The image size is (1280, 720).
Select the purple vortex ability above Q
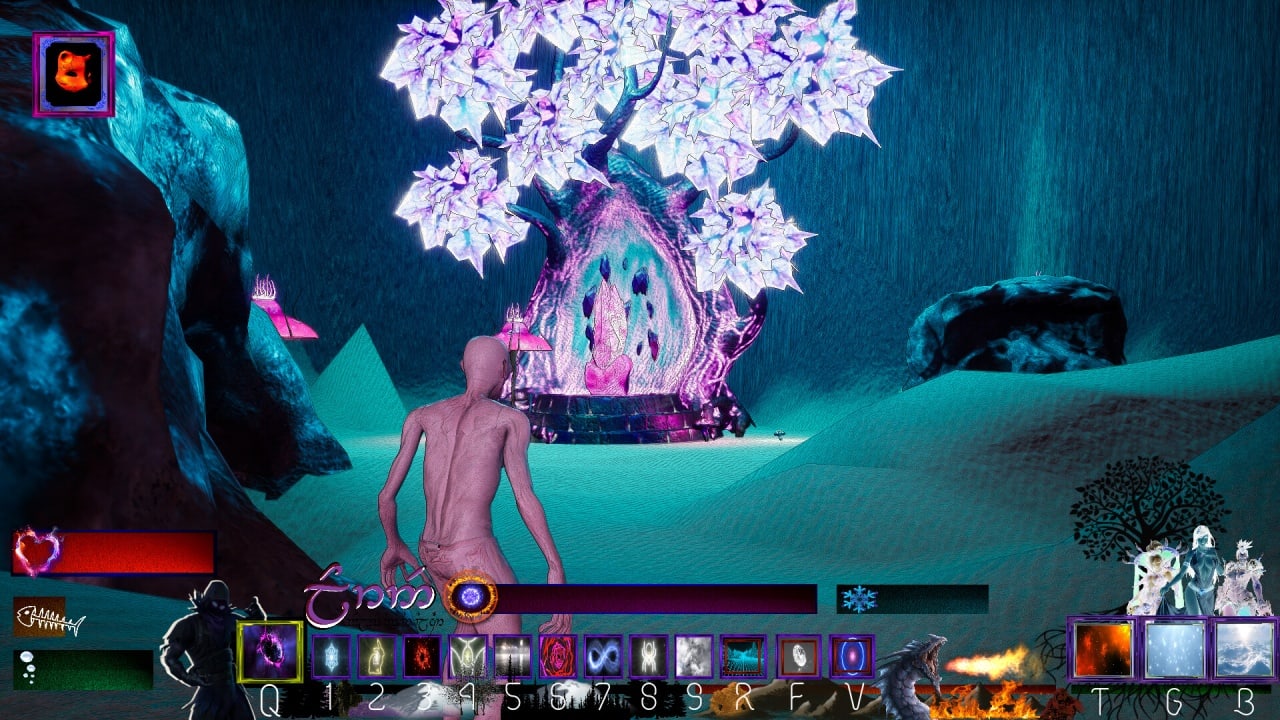pos(270,652)
